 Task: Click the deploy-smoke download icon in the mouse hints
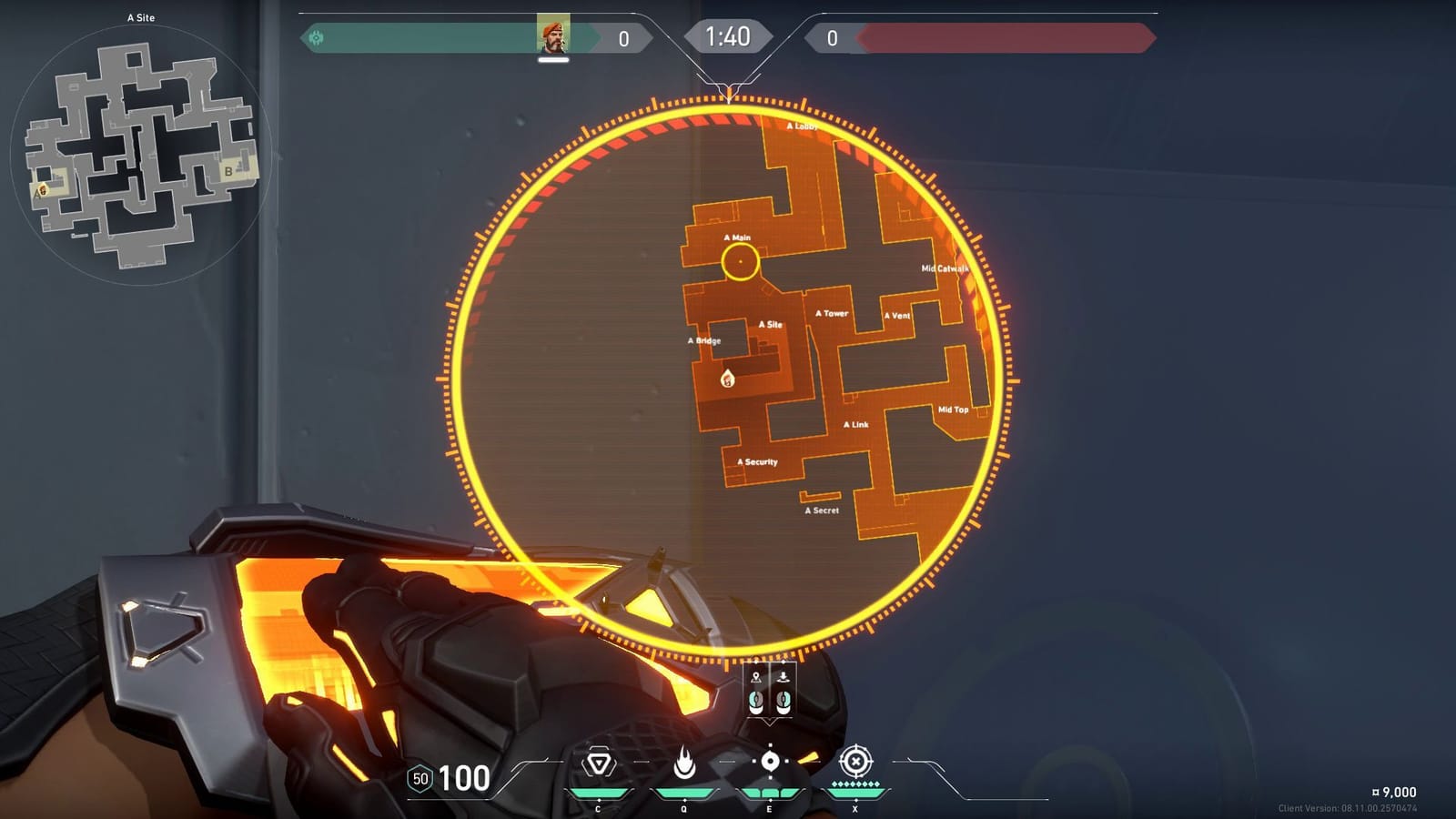click(784, 678)
